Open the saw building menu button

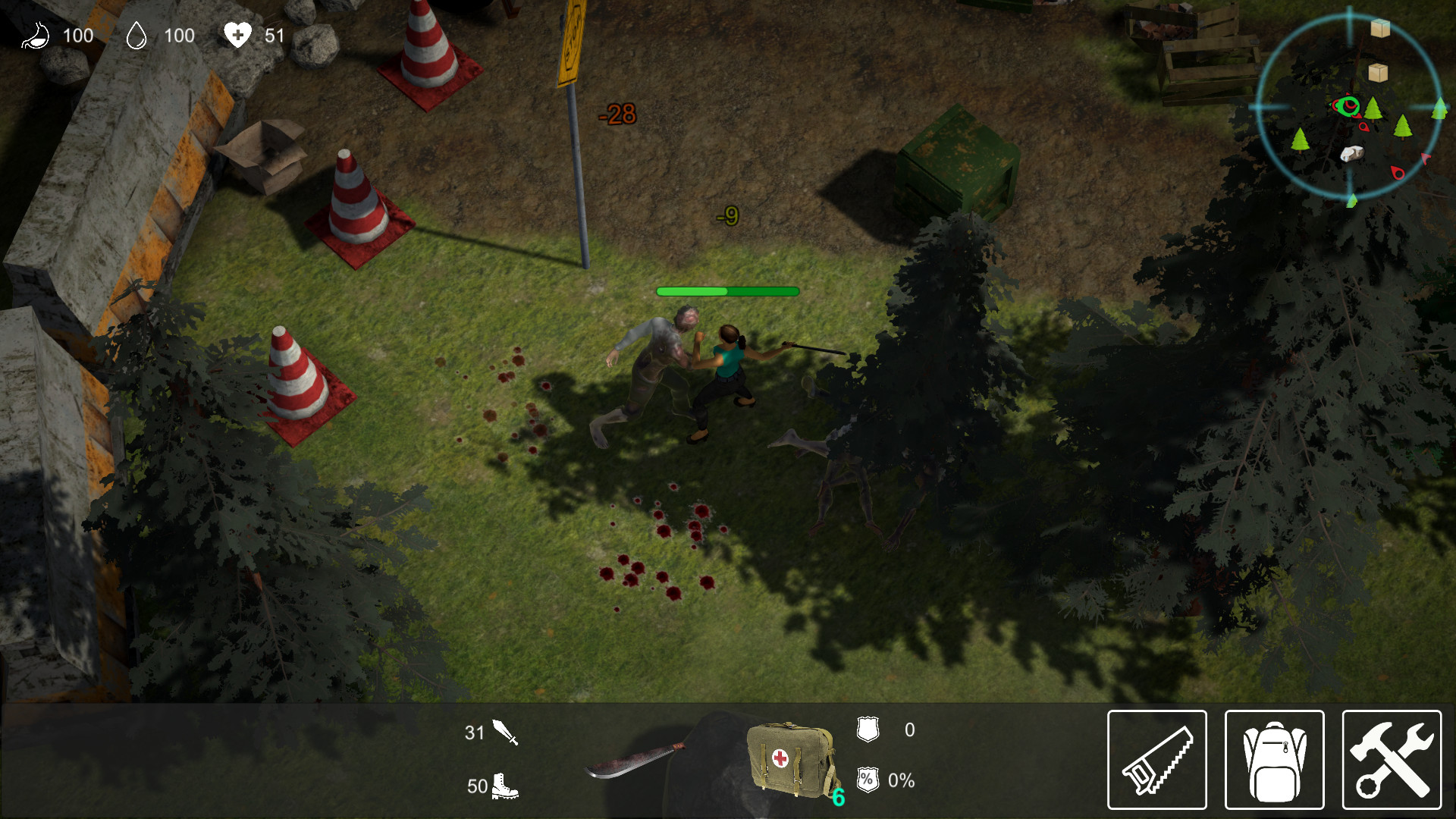(x=1156, y=760)
